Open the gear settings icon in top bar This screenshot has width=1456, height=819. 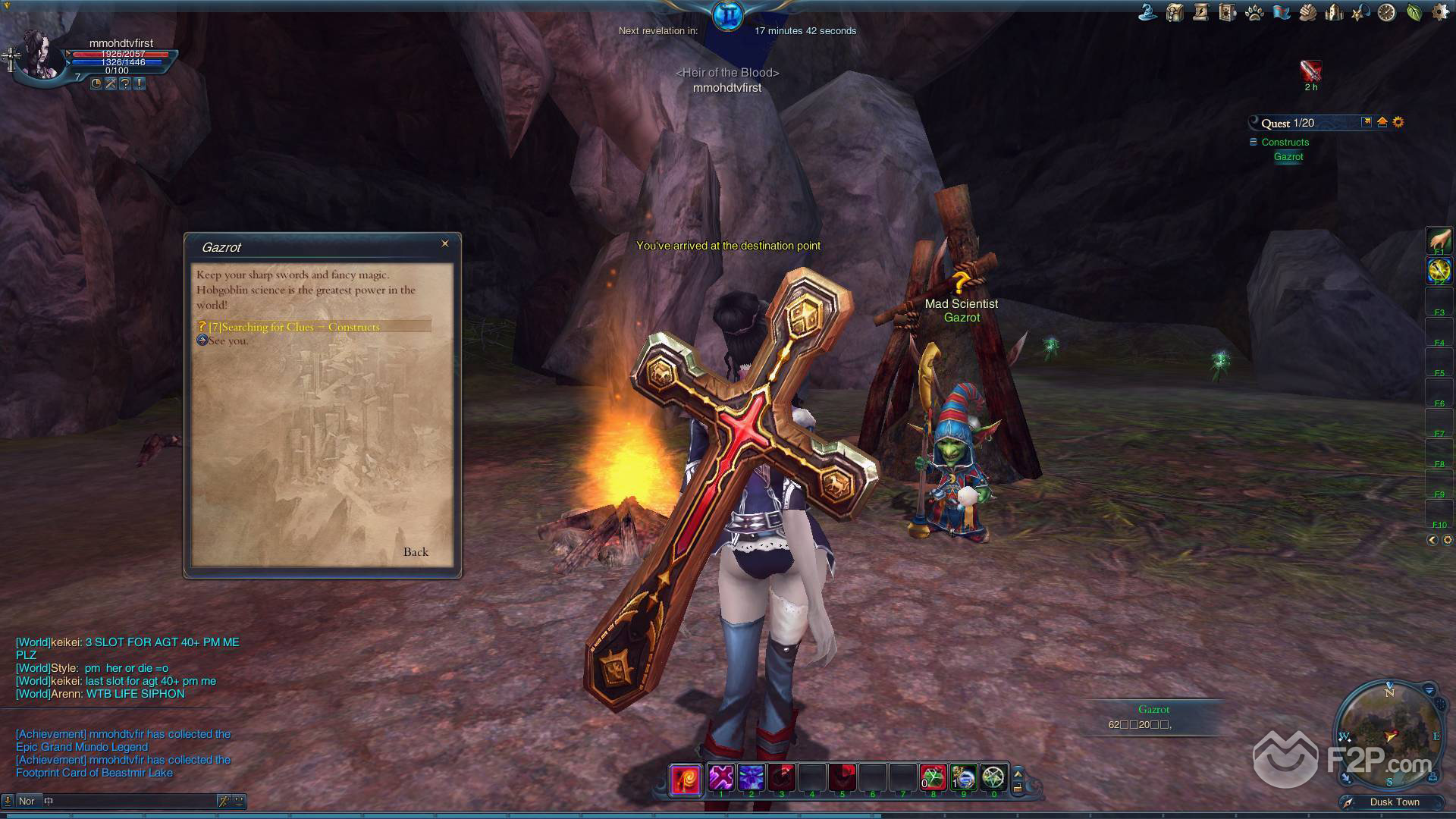(1439, 12)
